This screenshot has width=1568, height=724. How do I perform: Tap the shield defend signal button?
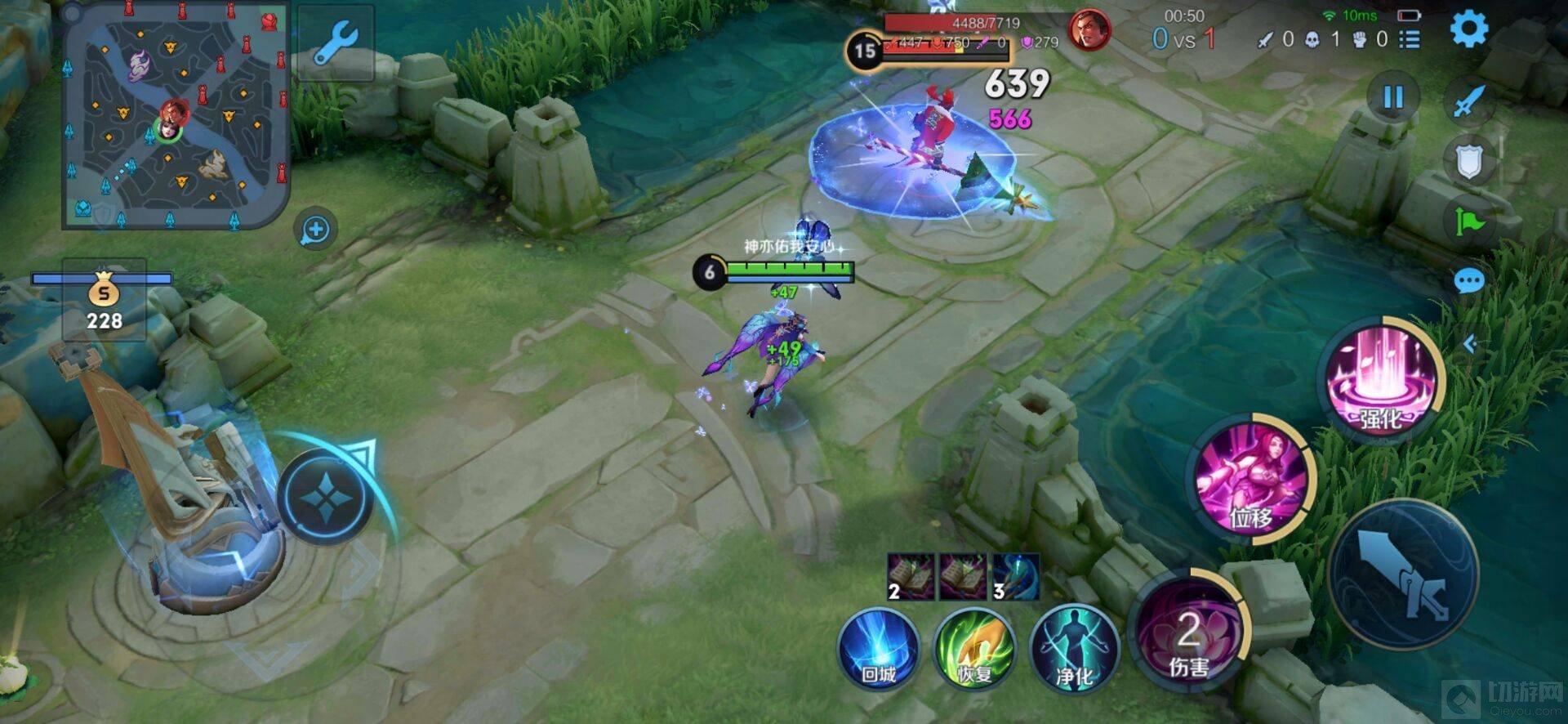tap(1468, 162)
